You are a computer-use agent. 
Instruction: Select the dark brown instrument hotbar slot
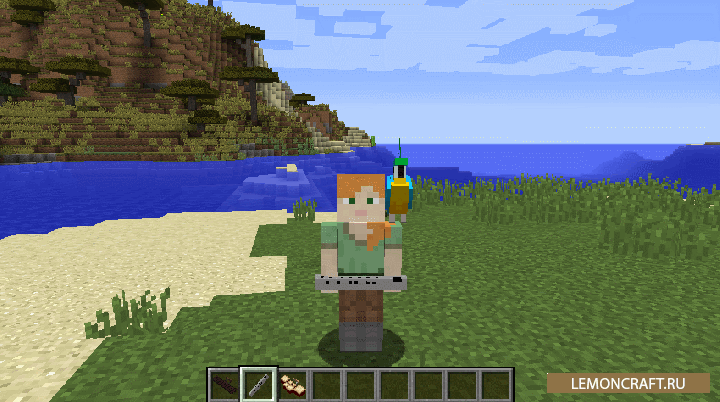223,384
